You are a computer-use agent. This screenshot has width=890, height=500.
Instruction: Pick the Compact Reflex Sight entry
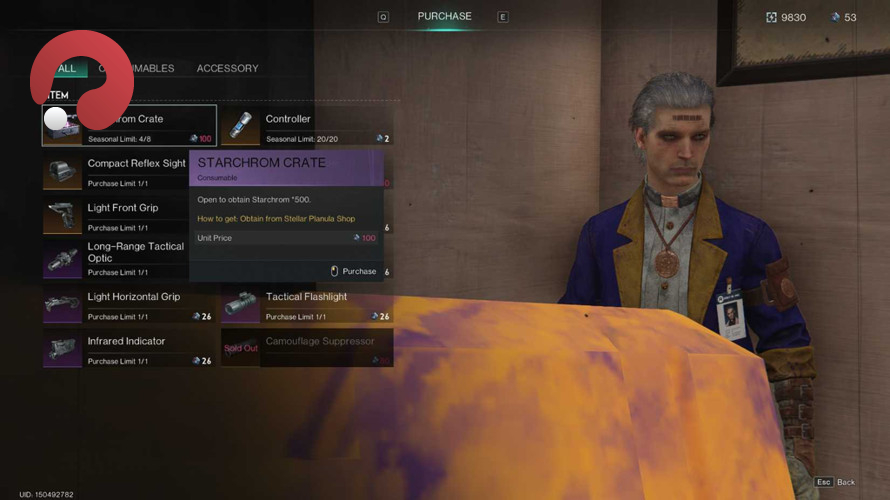click(115, 170)
